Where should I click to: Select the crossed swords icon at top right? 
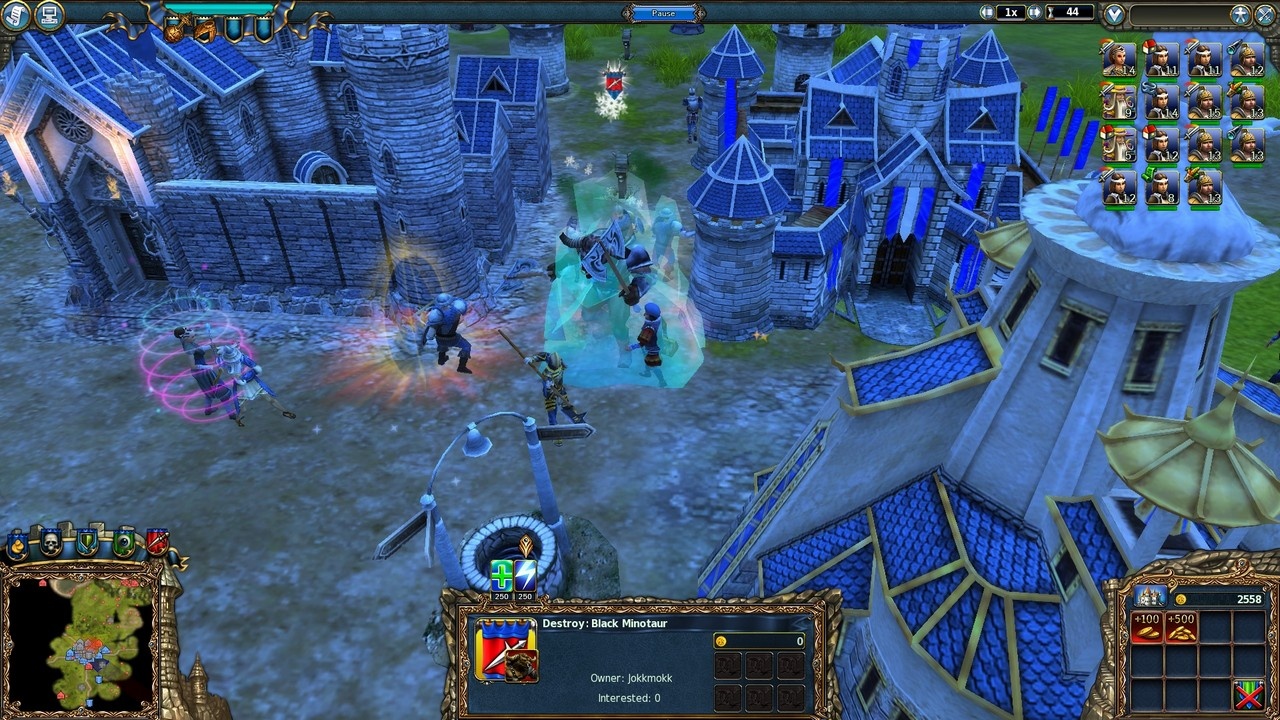point(1264,12)
